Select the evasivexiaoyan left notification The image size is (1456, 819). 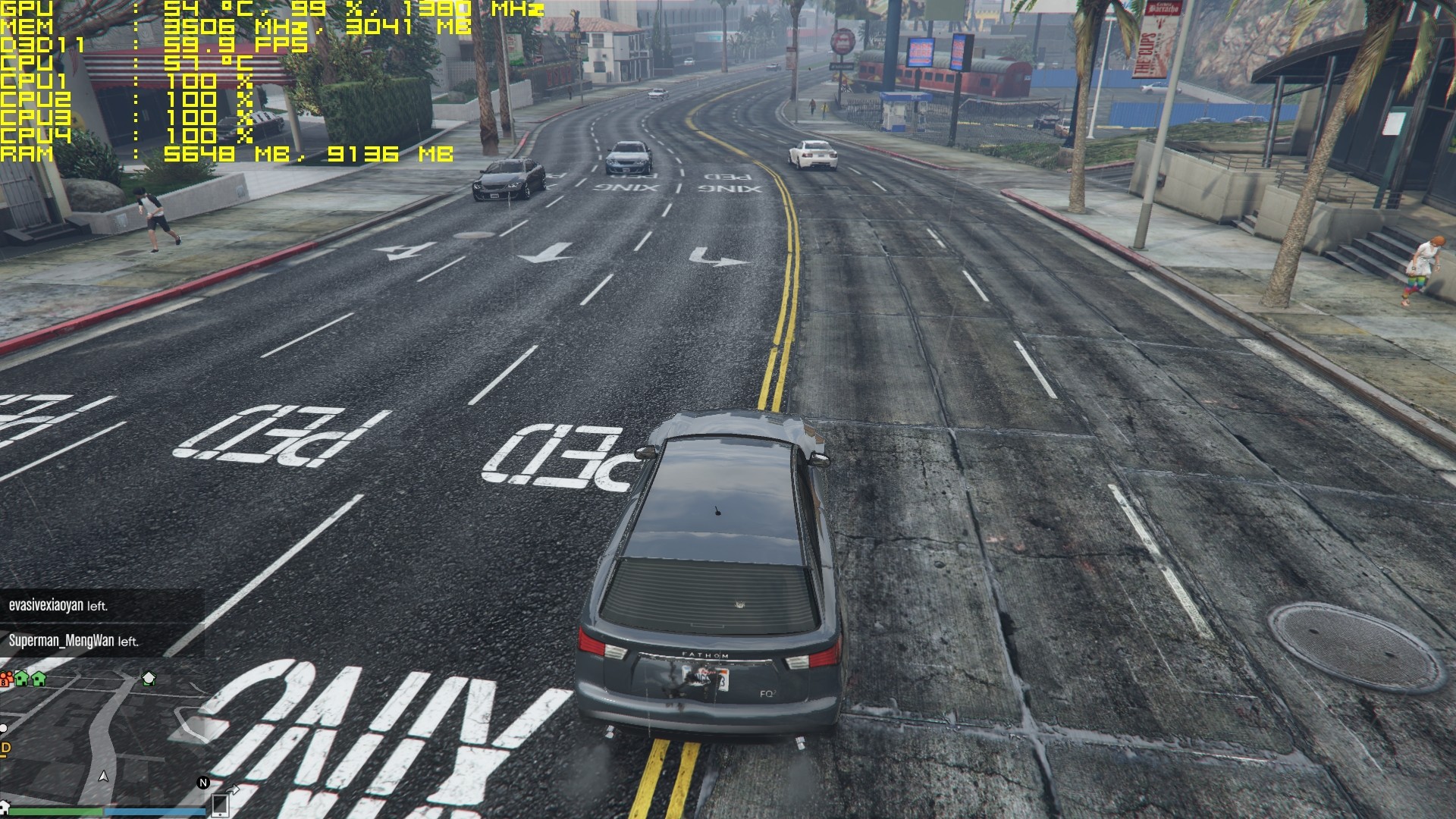pyautogui.click(x=58, y=606)
